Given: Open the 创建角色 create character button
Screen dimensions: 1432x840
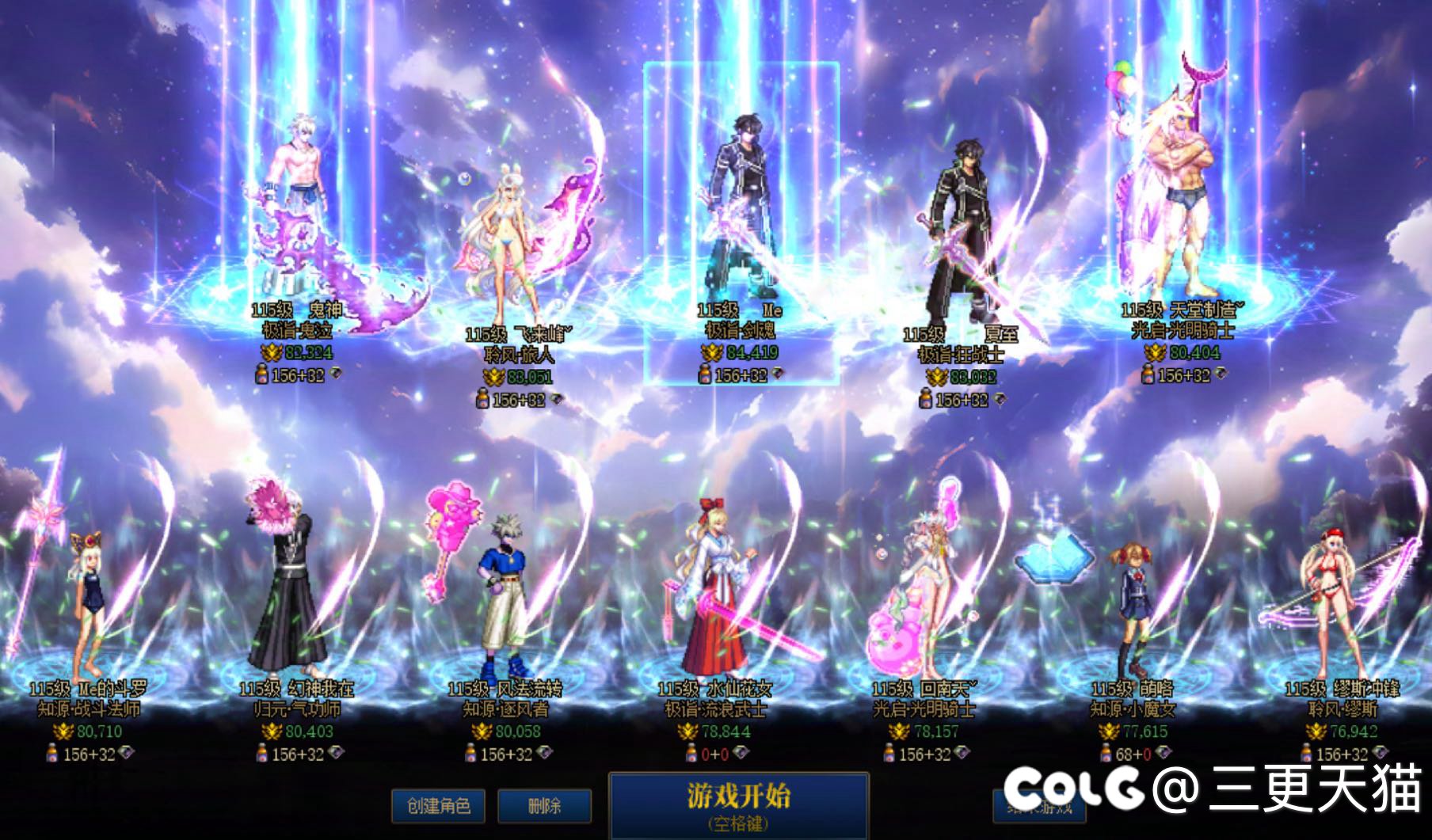Looking at the screenshot, I should coord(438,806).
